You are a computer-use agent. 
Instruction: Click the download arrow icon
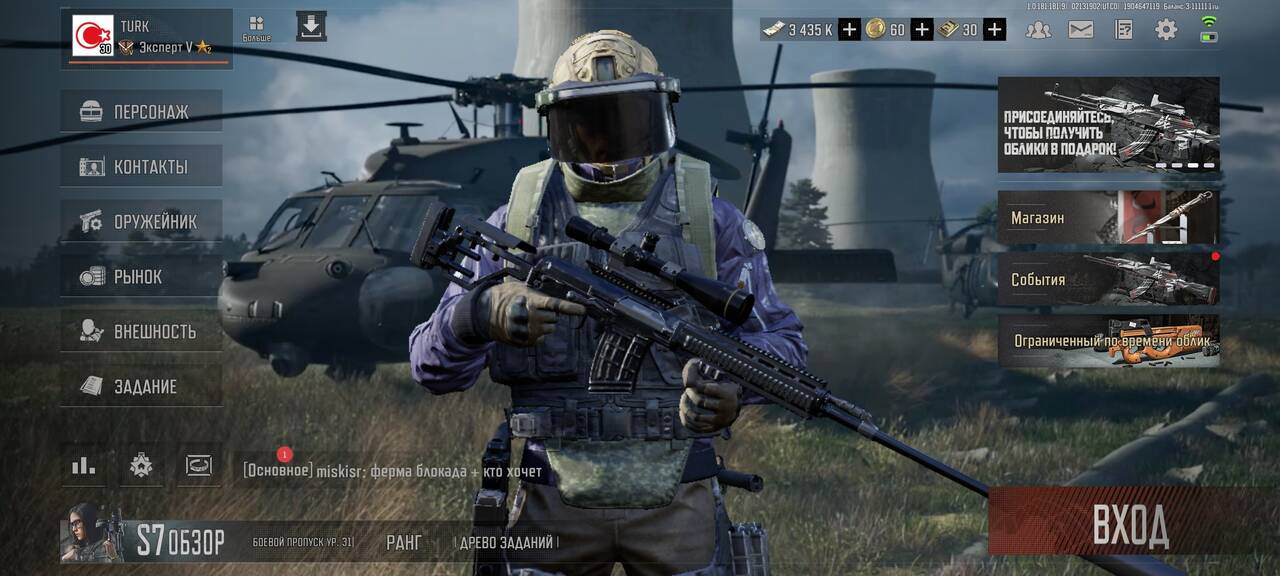[311, 27]
